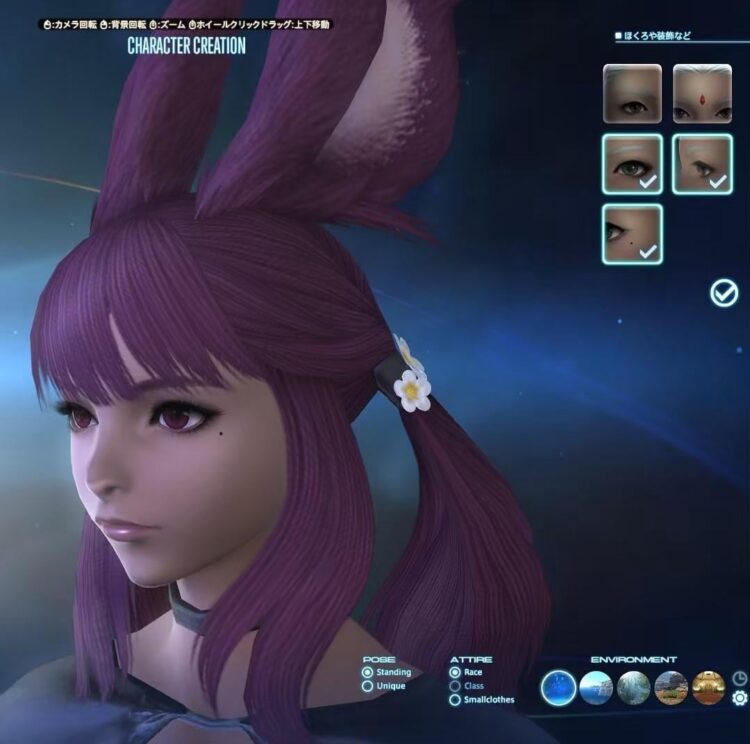
Task: Select the red forehead gem facial feature
Action: coord(702,93)
